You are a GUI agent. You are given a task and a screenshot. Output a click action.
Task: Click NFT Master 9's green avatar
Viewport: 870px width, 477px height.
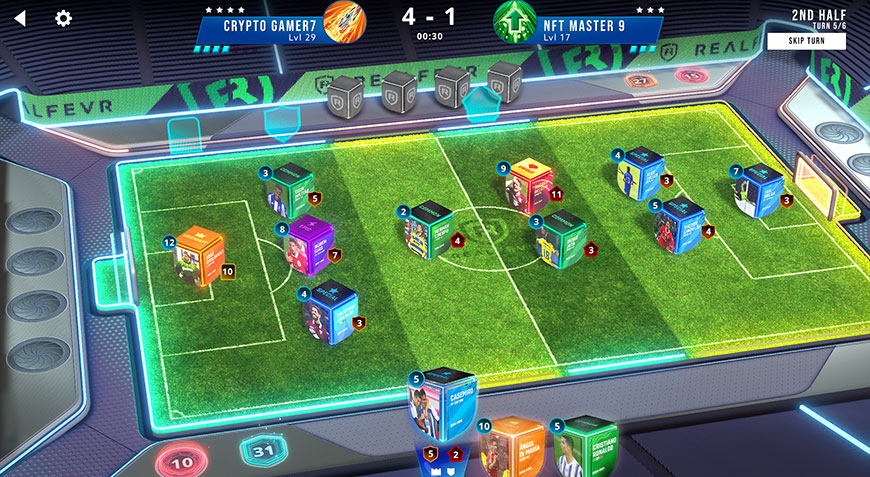pos(514,22)
